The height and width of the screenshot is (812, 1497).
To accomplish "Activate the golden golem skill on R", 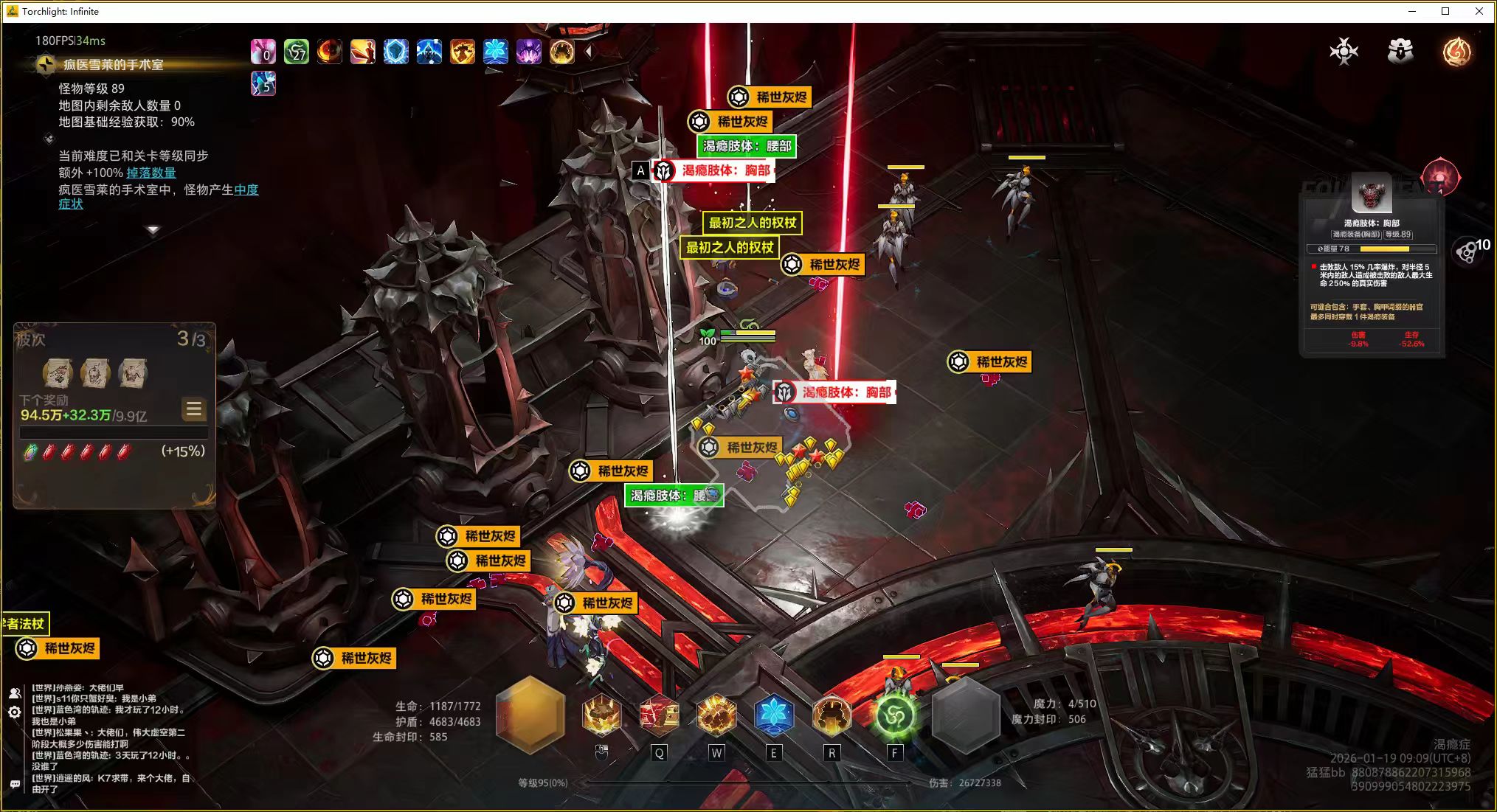I will [832, 715].
